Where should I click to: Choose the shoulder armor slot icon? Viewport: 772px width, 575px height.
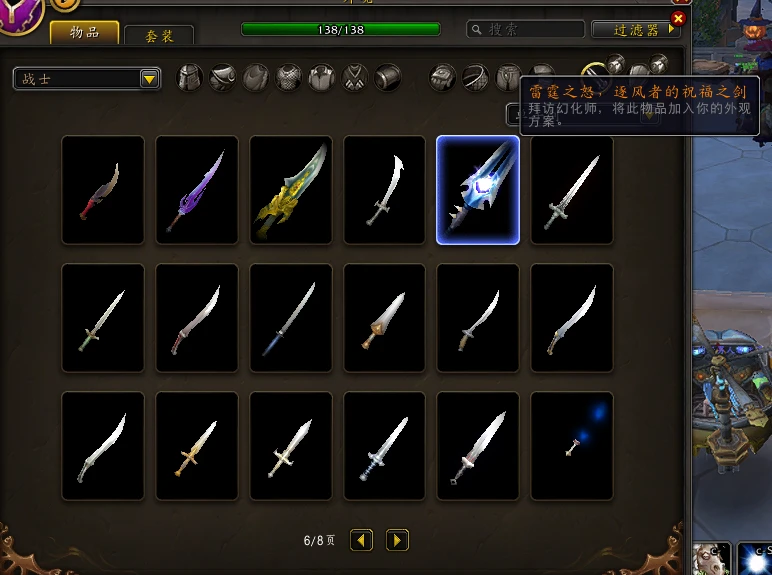point(223,77)
